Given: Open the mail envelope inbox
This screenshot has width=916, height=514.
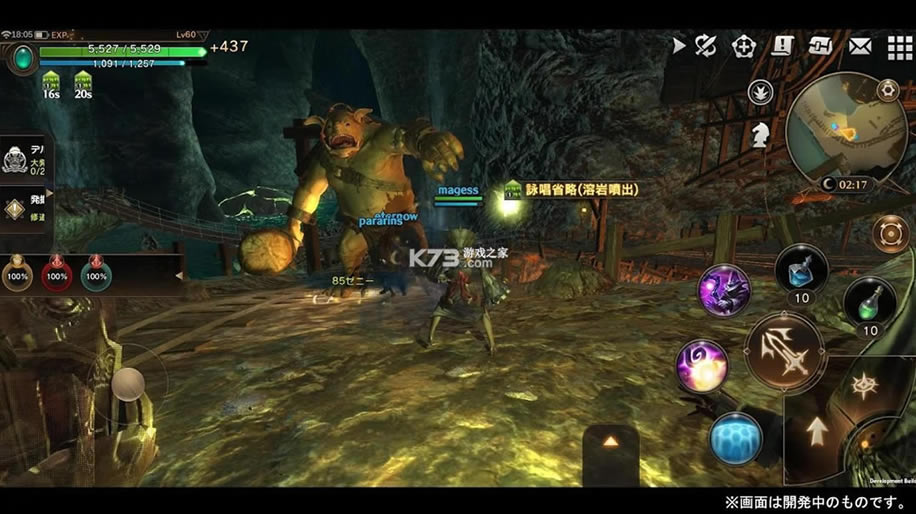Looking at the screenshot, I should coord(860,45).
